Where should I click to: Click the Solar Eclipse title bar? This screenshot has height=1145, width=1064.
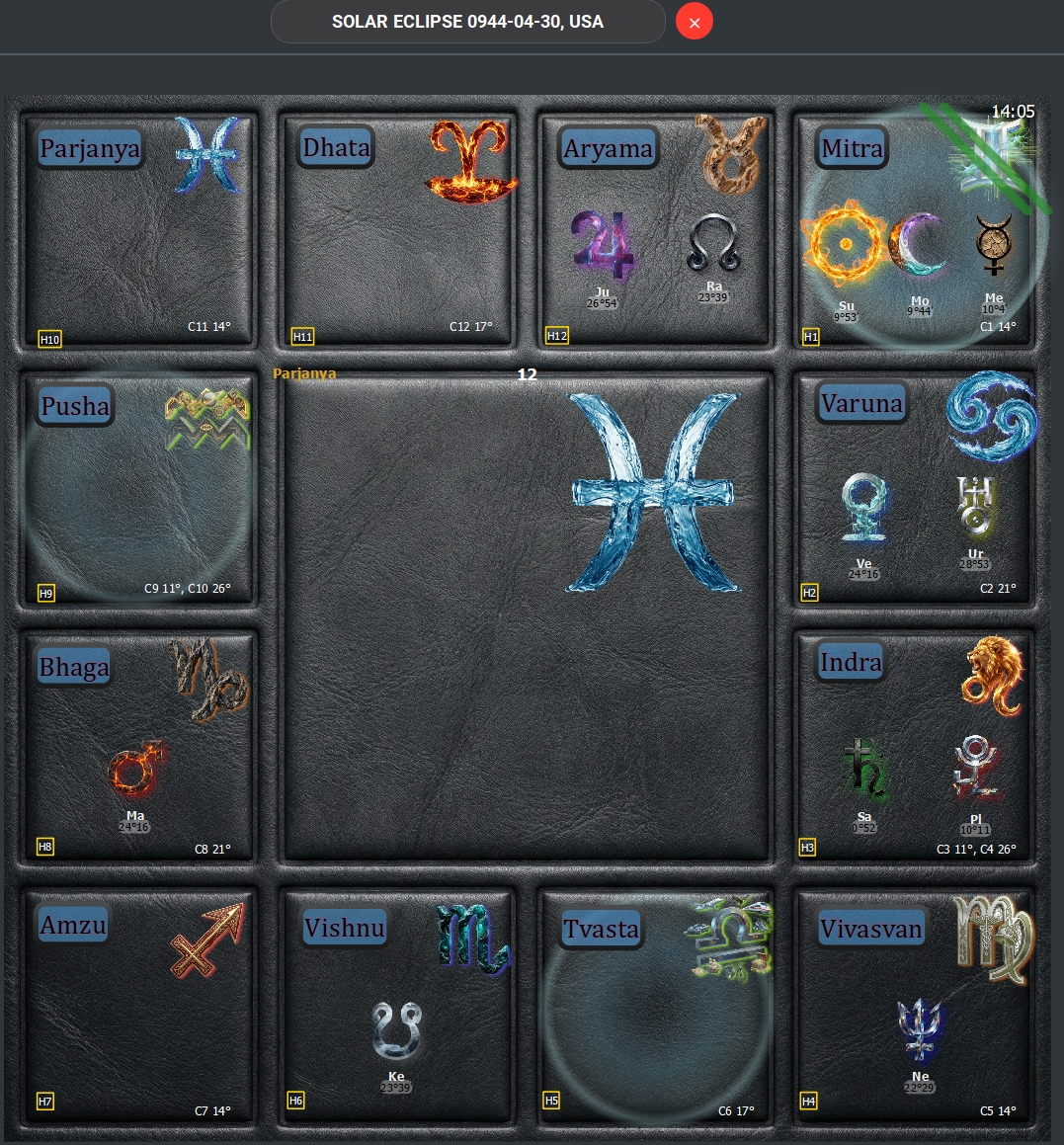click(467, 22)
